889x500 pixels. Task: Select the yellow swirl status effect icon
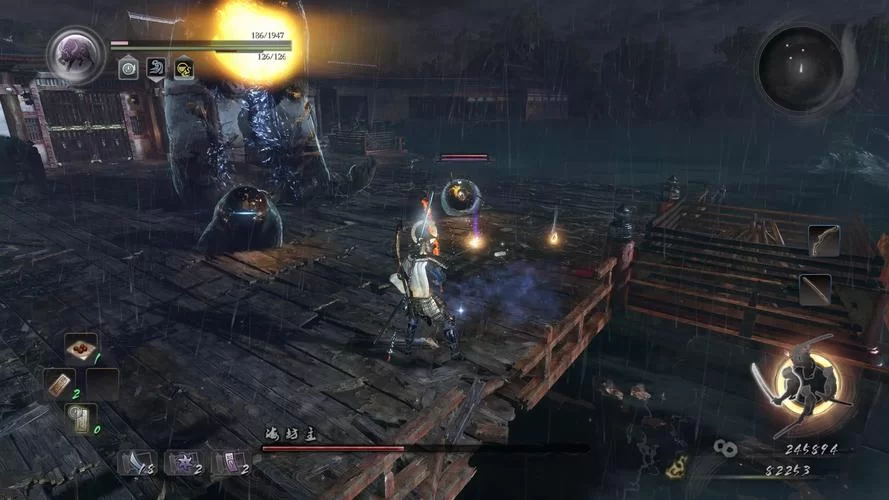[184, 67]
